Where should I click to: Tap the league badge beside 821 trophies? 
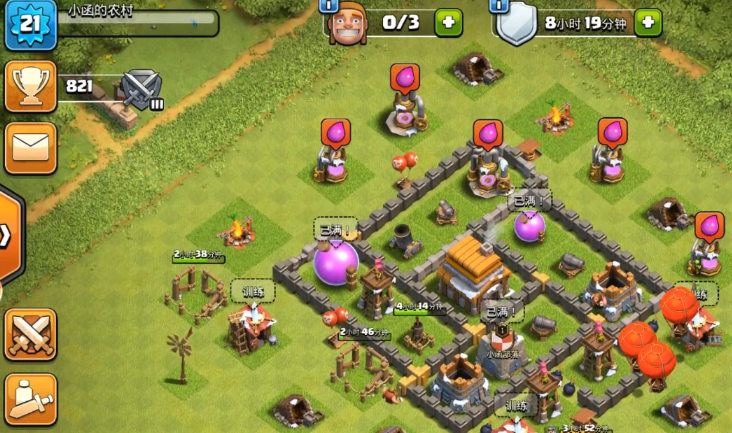pos(141,88)
